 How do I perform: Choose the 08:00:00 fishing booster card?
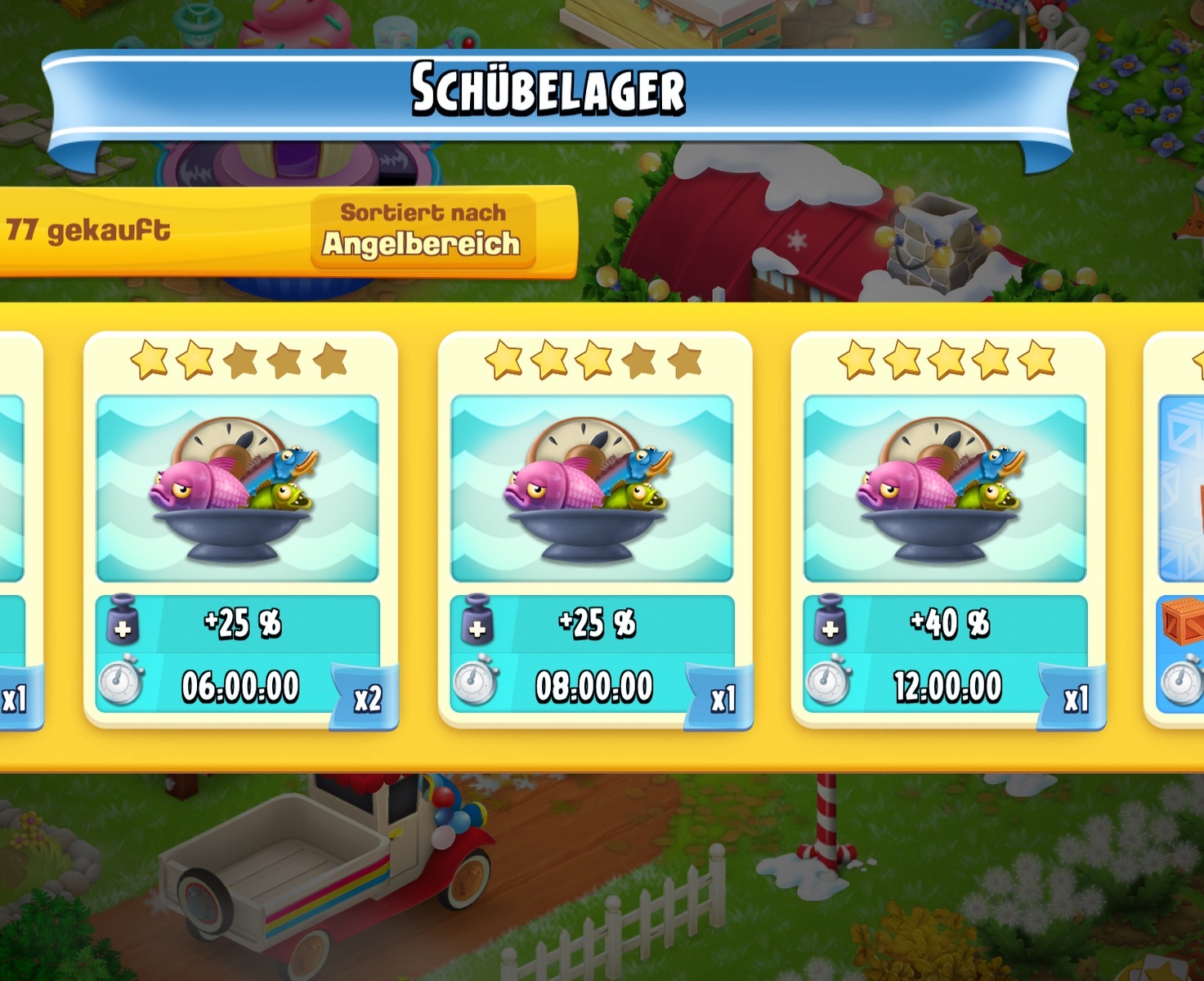593,530
